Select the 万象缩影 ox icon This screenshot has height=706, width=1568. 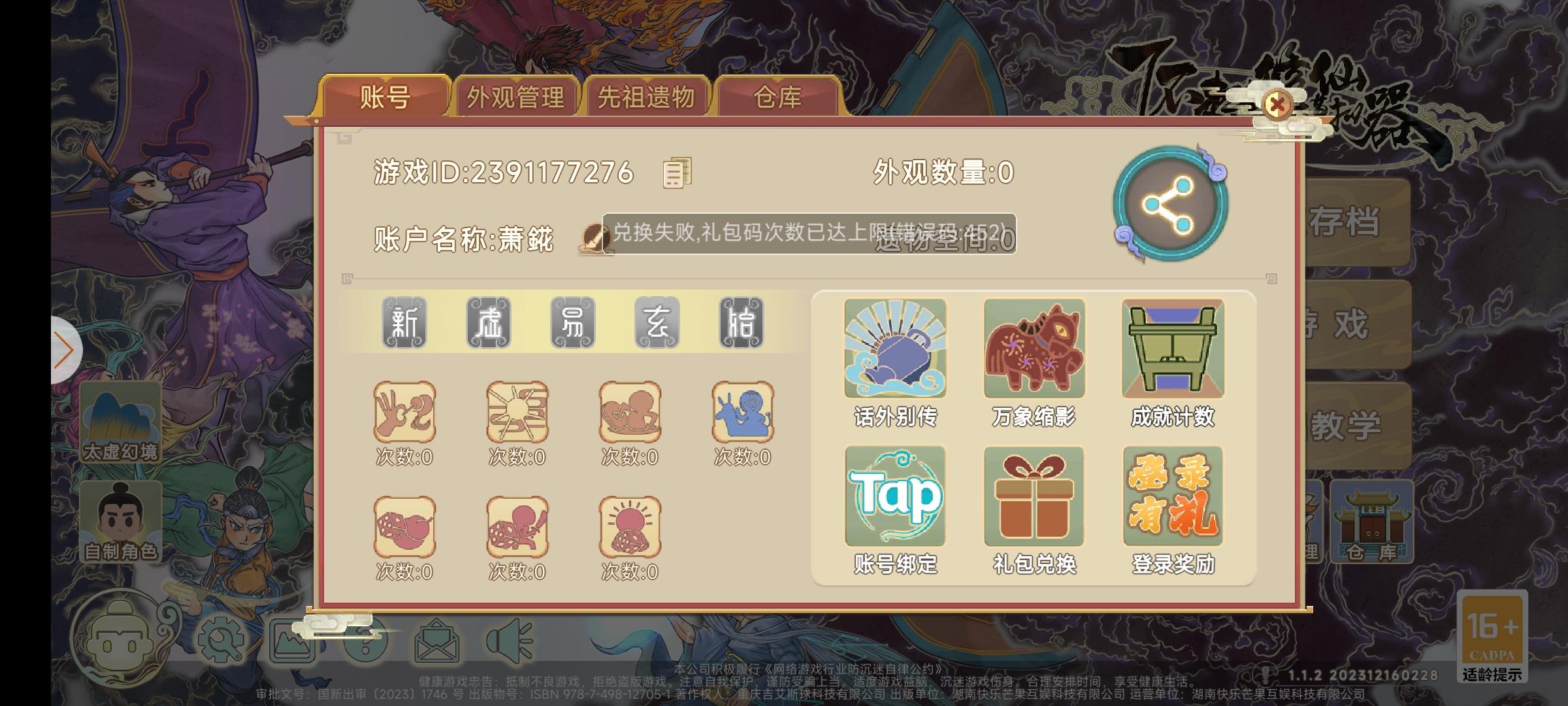click(x=1034, y=348)
